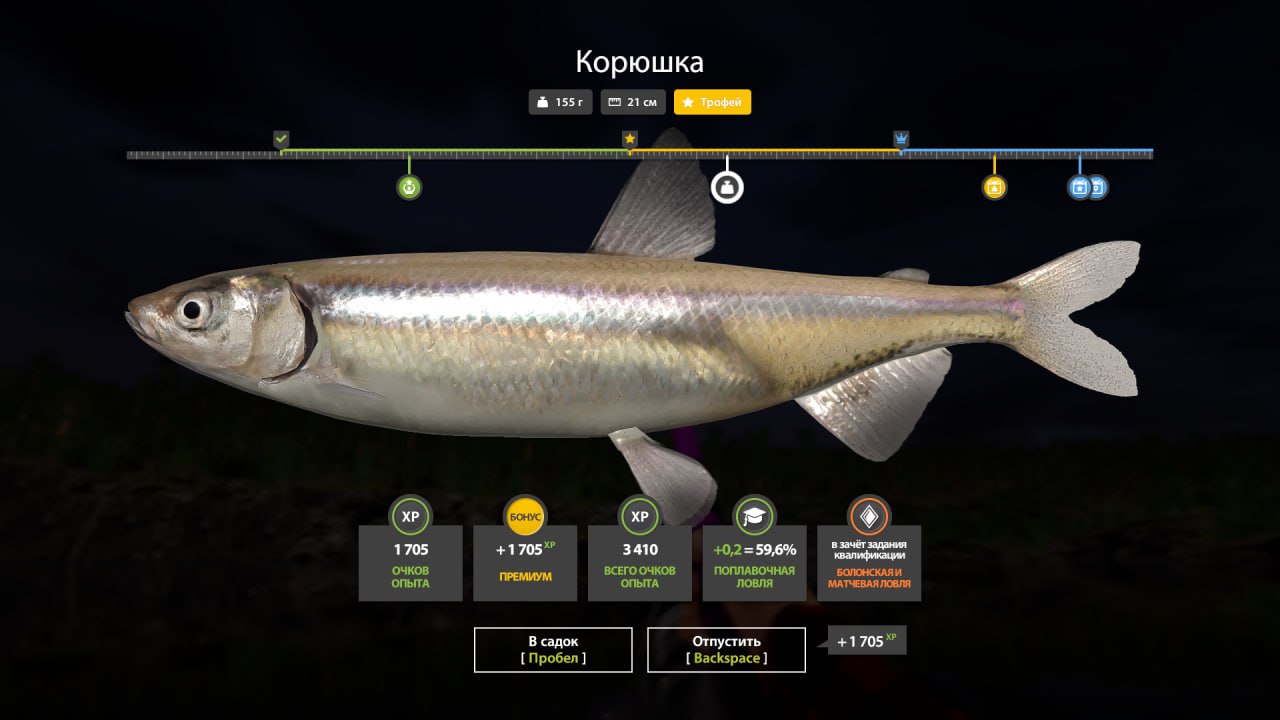Click the white keepnet bag marker on the scale
This screenshot has height=720, width=1280.
pos(726,186)
